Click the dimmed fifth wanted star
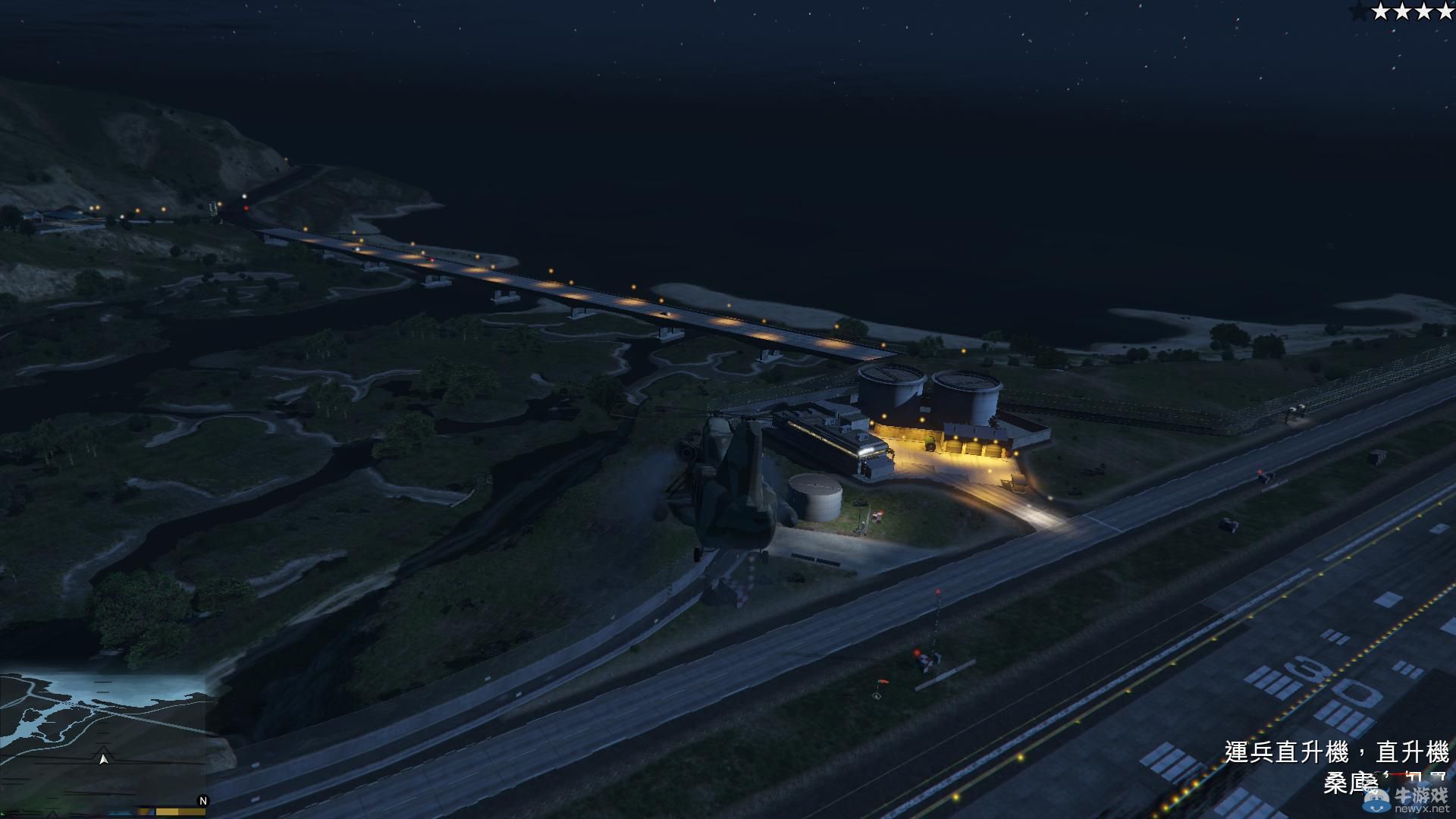The width and height of the screenshot is (1456, 819). point(1359,11)
